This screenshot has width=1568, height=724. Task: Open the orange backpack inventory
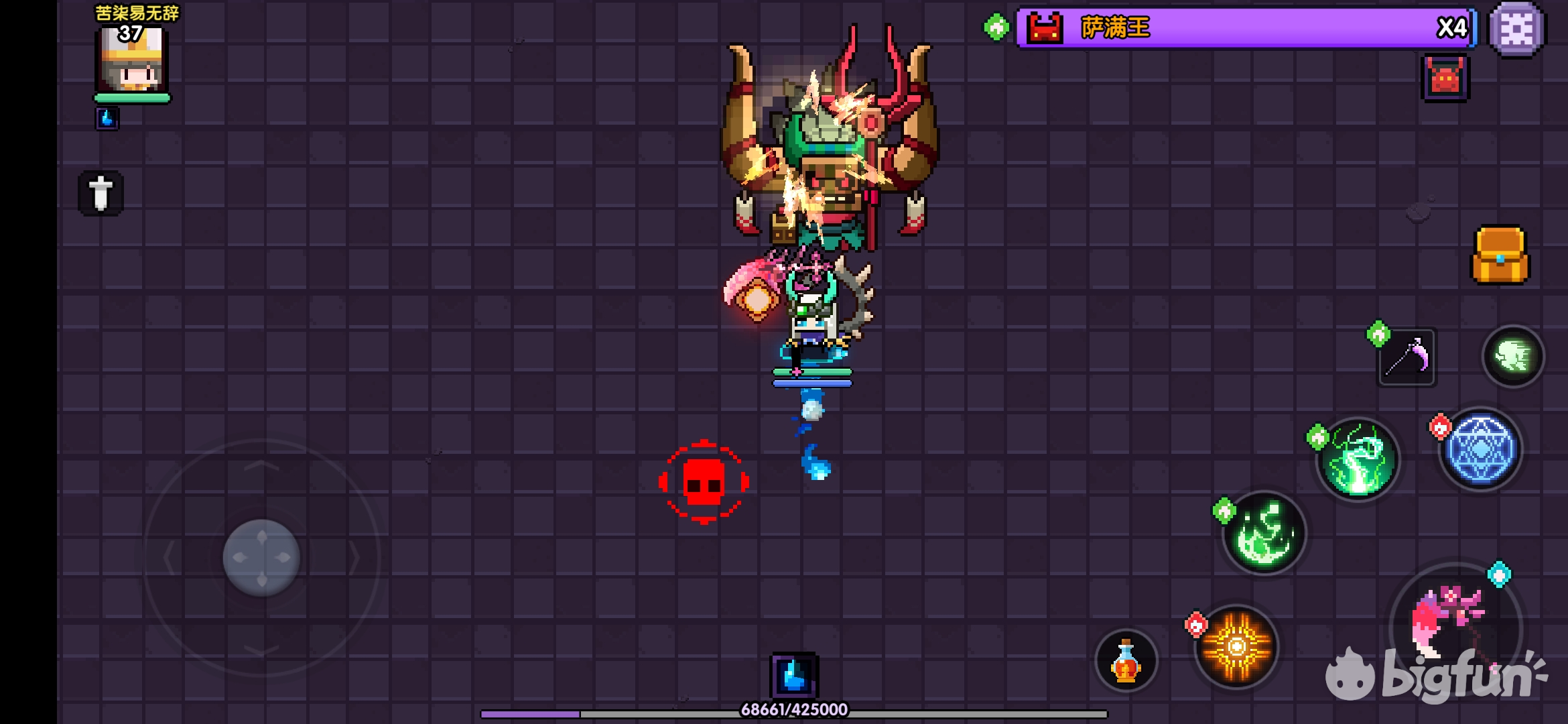tap(1500, 255)
